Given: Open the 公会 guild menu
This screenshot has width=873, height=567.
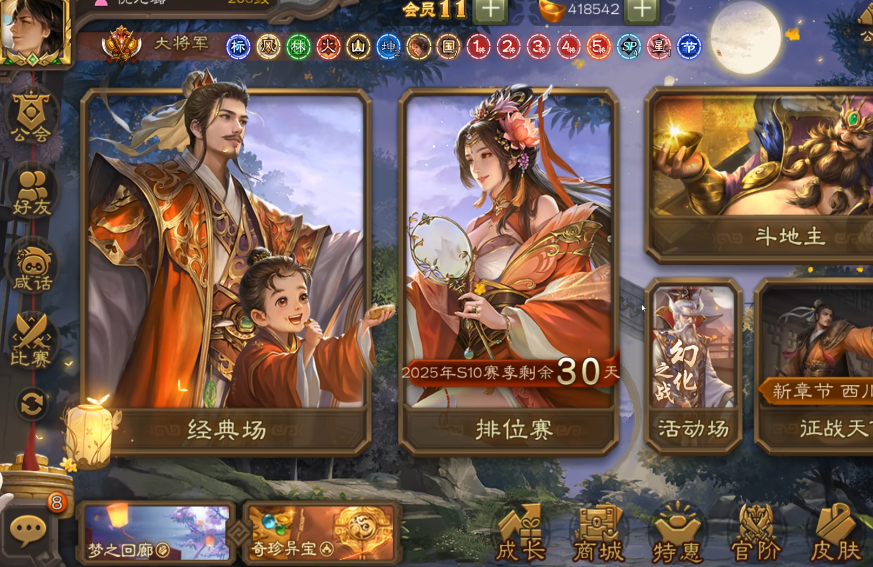Looking at the screenshot, I should (31, 115).
